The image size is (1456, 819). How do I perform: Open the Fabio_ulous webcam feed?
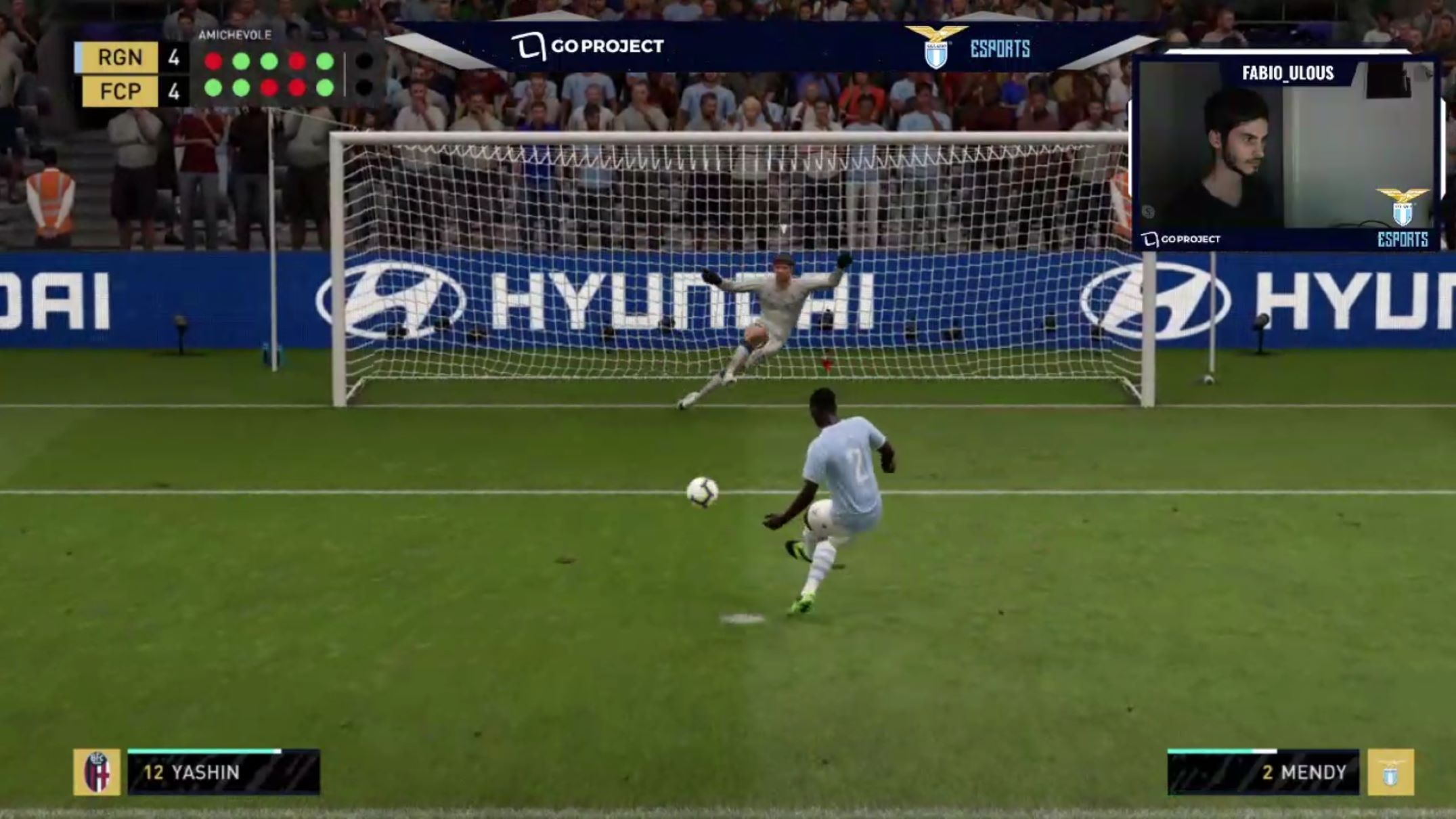[x=1286, y=152]
